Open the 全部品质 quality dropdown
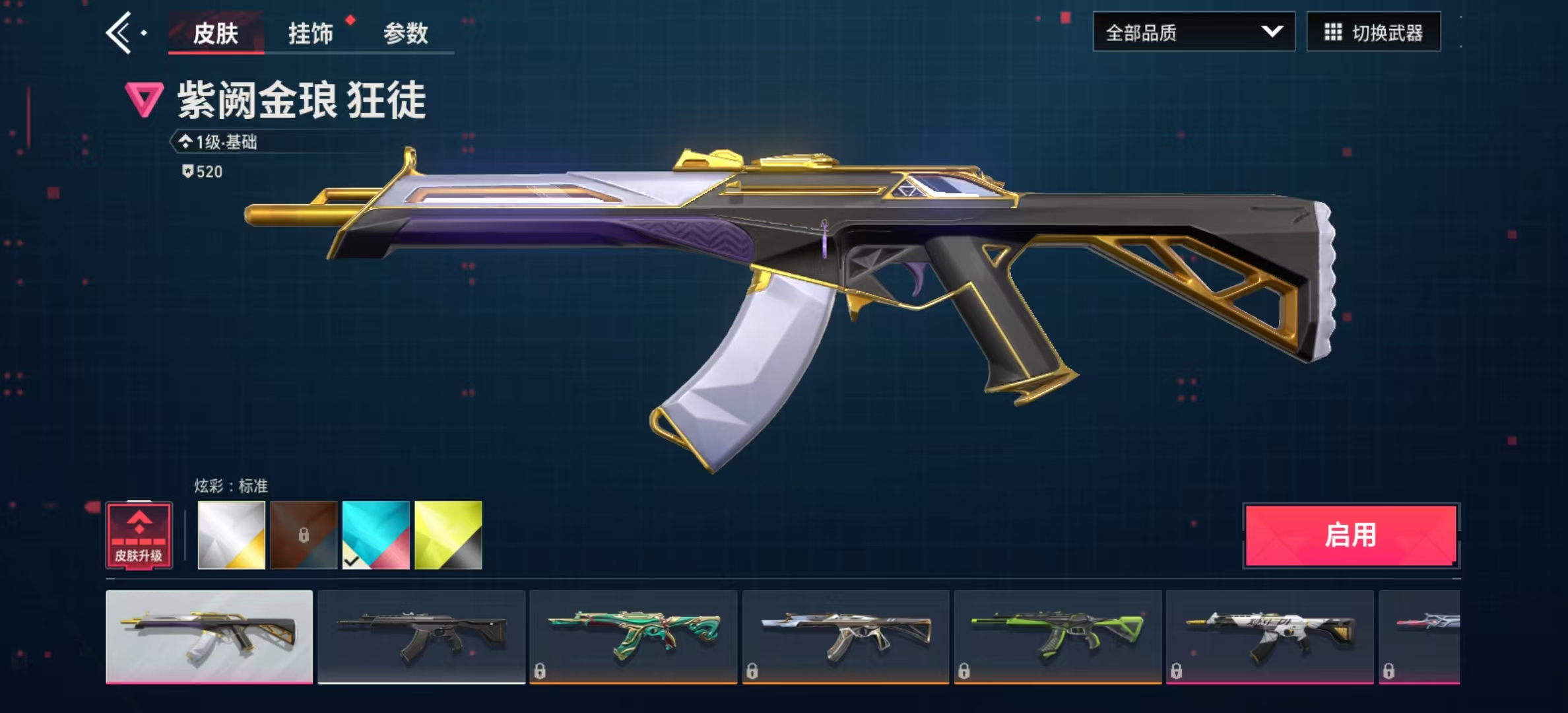 coord(1193,32)
